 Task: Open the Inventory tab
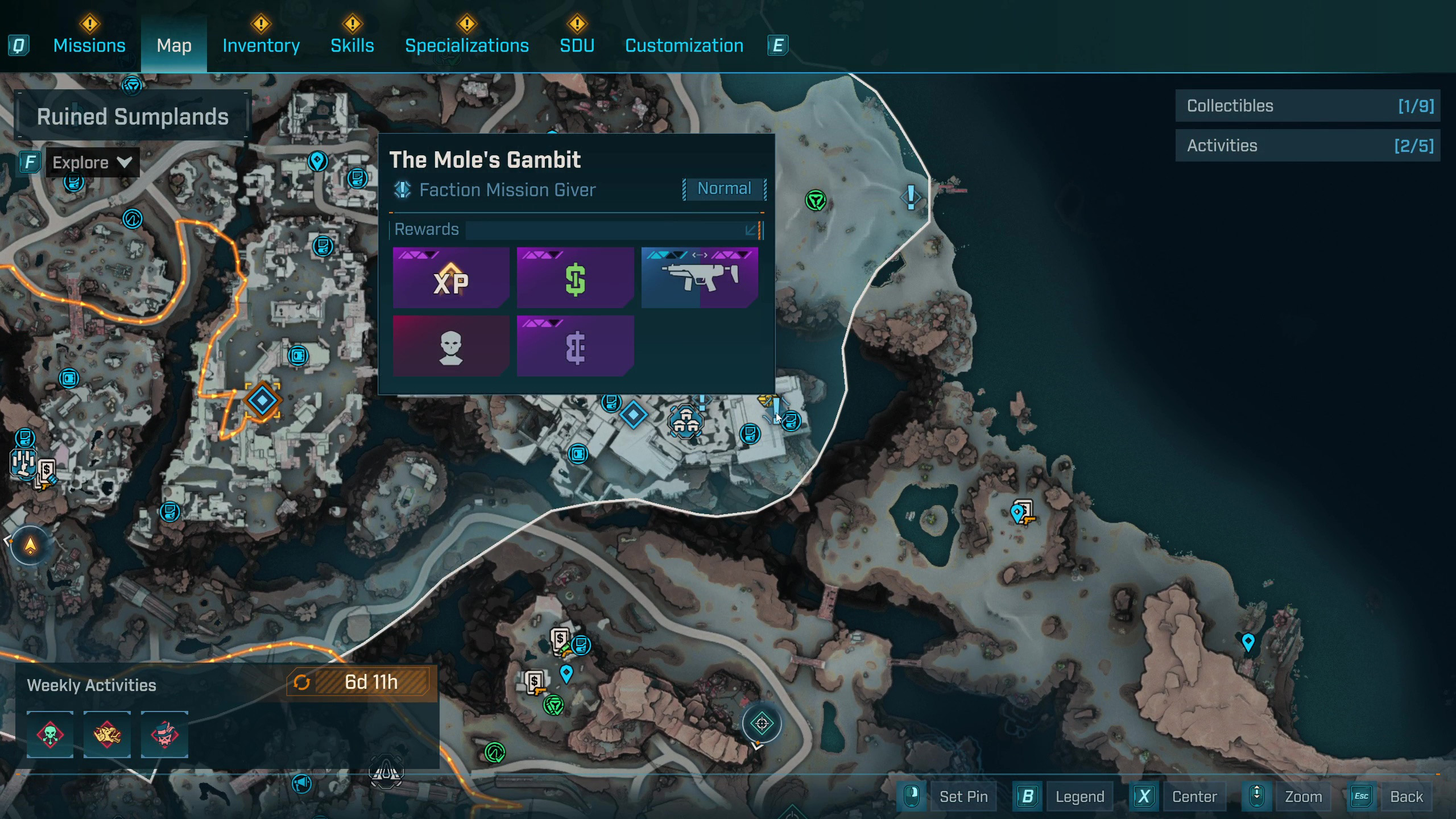tap(261, 45)
